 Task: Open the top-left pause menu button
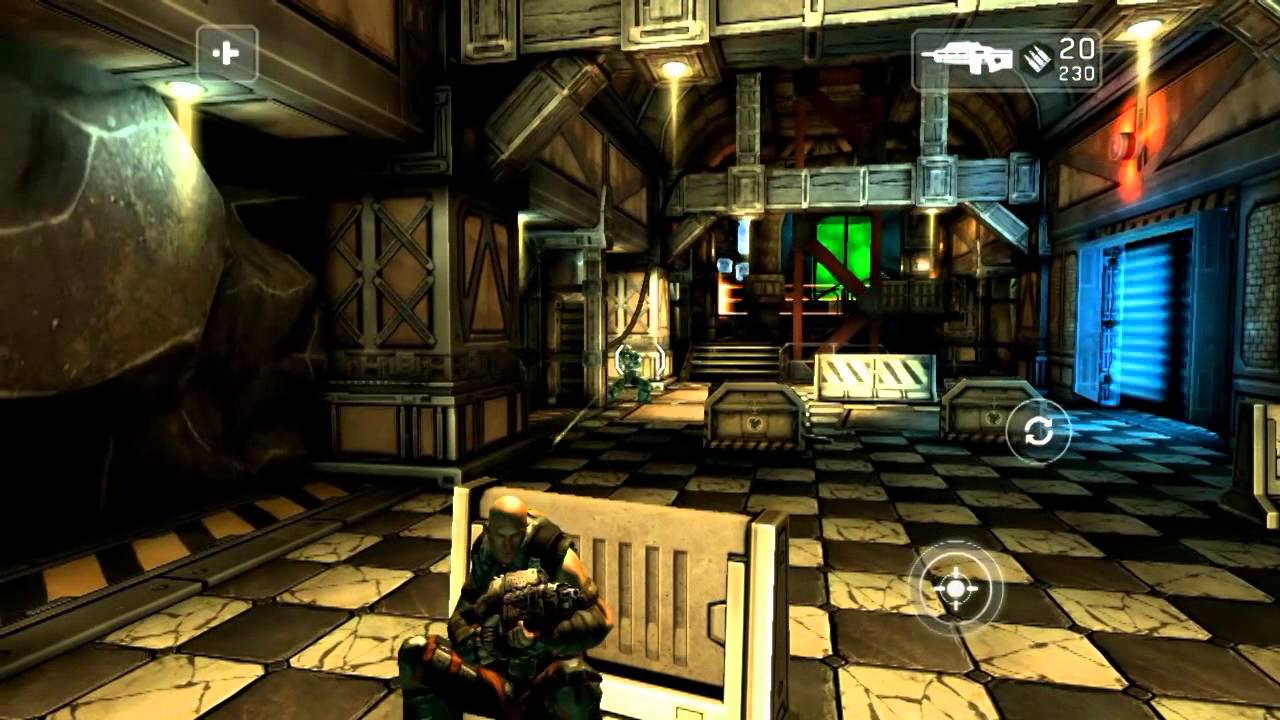pos(227,53)
